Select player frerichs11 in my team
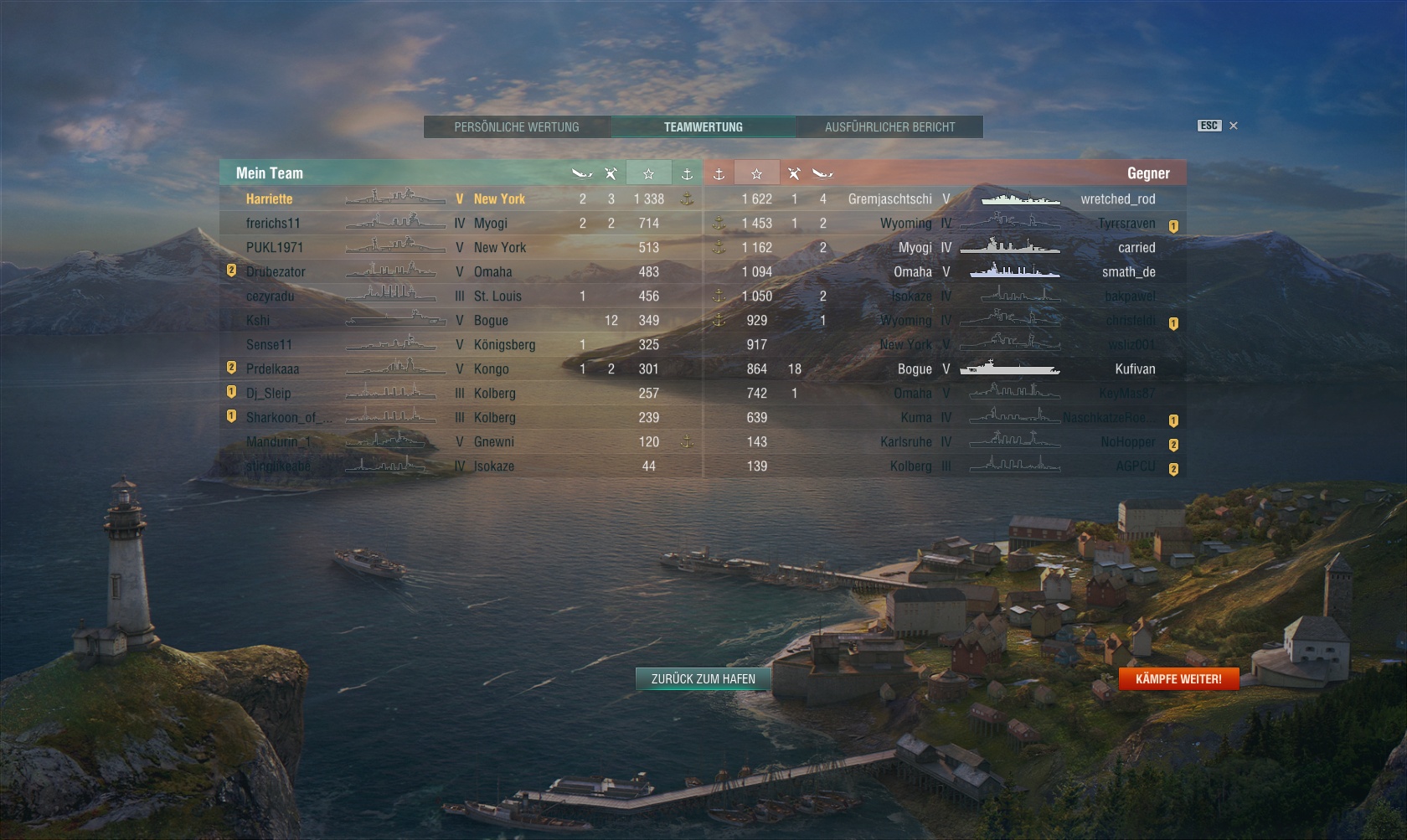 273,224
